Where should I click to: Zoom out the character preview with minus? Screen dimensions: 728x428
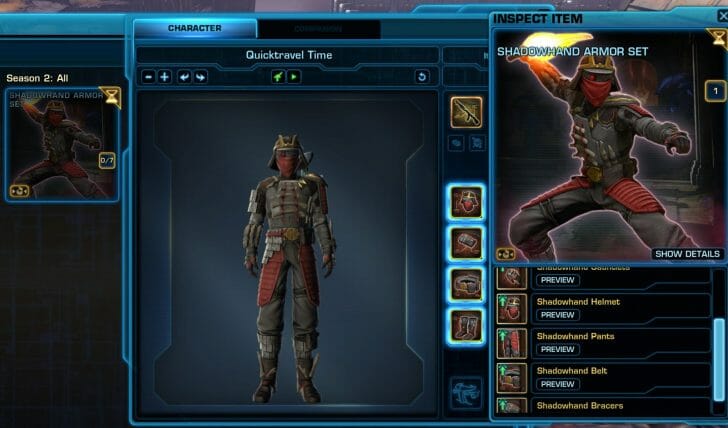click(x=148, y=76)
